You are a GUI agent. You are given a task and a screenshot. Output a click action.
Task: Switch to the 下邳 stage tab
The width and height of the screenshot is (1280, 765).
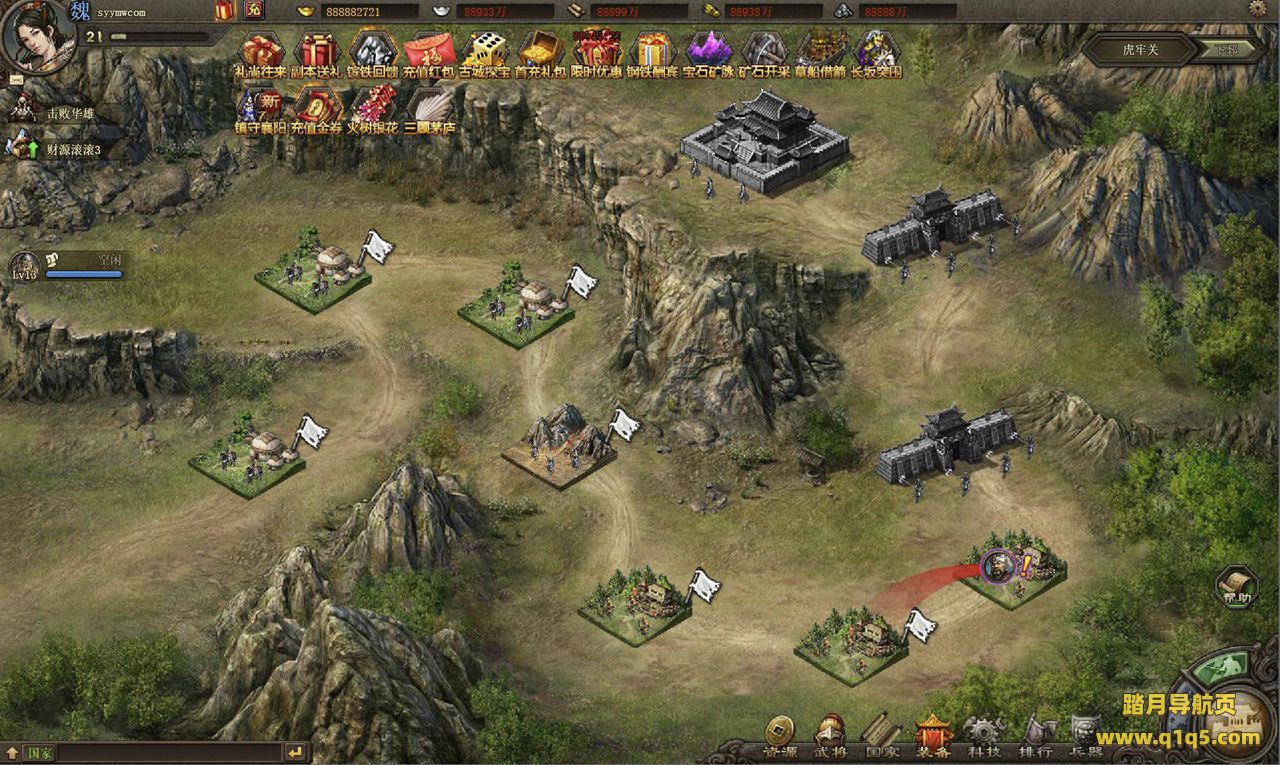pos(1228,50)
